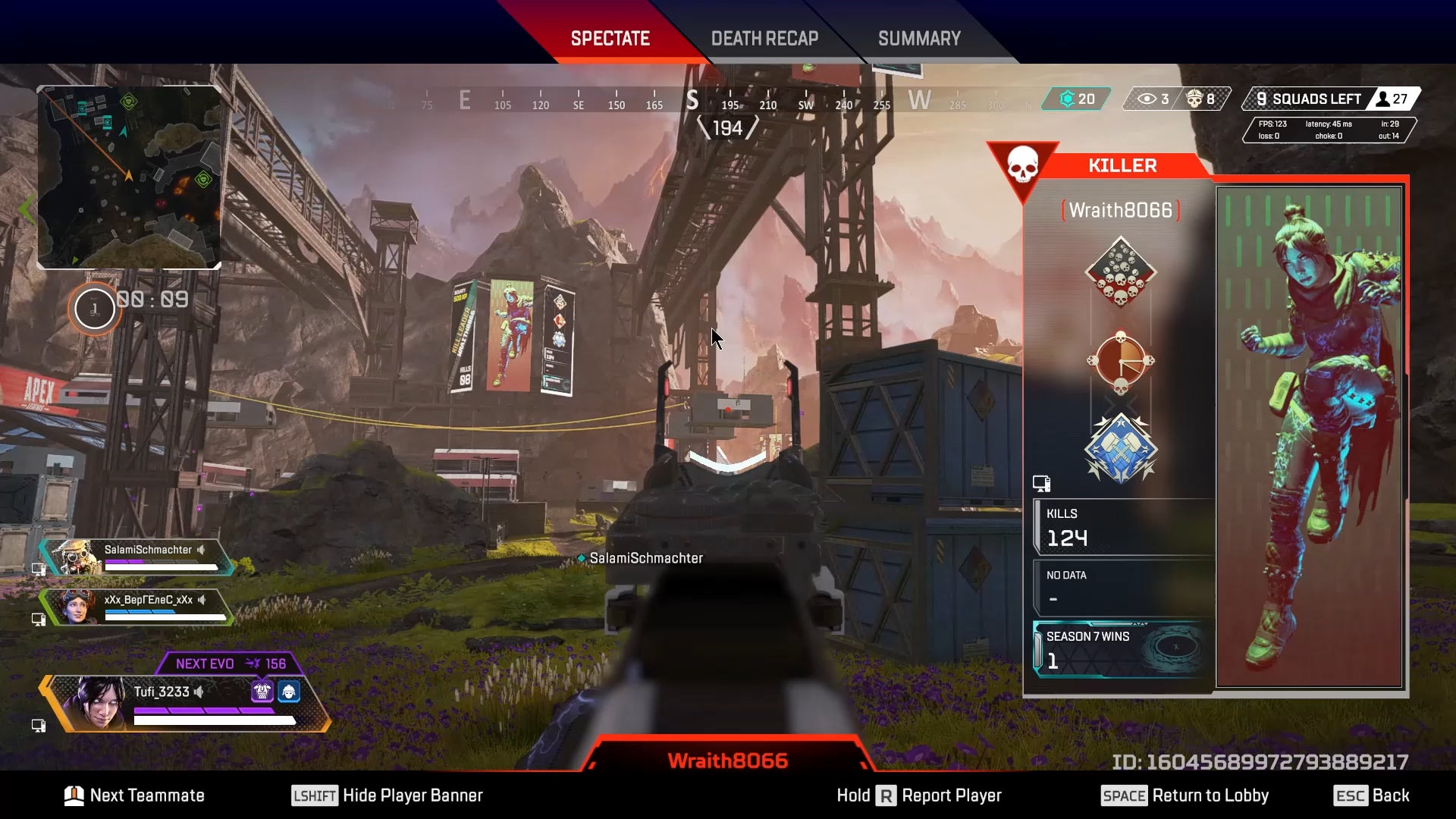Go back with the Back button

point(1371,795)
